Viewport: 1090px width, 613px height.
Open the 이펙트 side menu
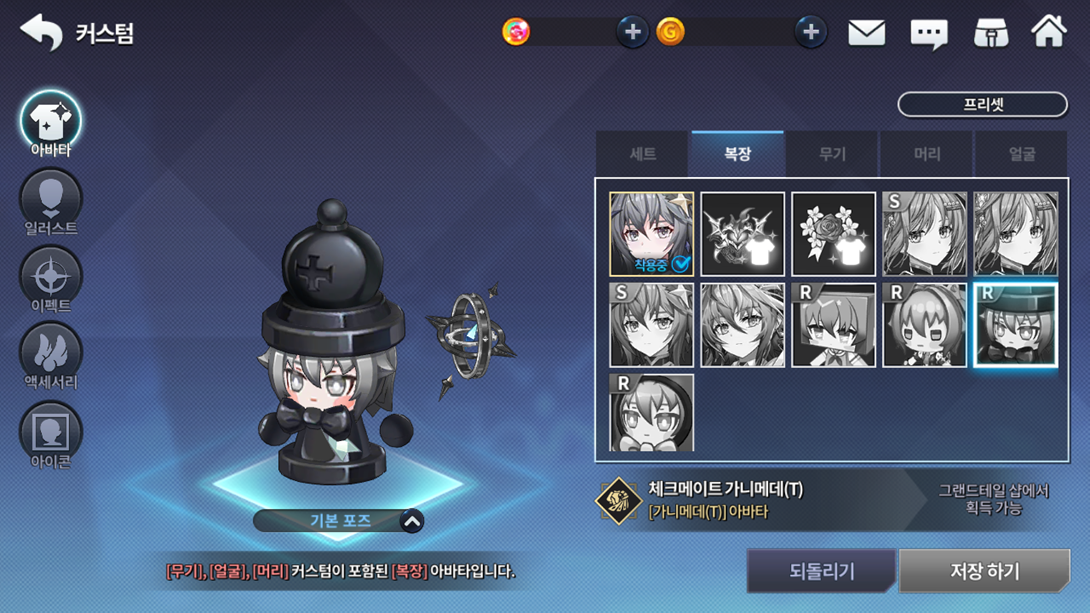pyautogui.click(x=51, y=280)
